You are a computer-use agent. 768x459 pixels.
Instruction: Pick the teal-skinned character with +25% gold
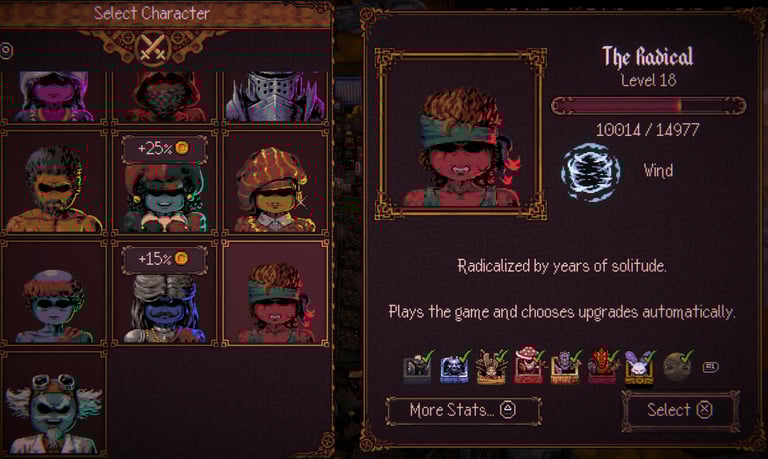[x=164, y=190]
